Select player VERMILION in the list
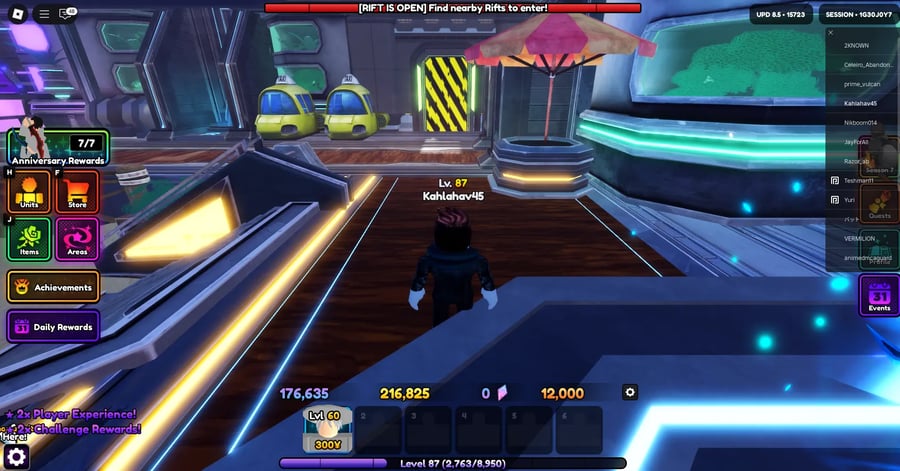The width and height of the screenshot is (900, 471). tap(861, 238)
